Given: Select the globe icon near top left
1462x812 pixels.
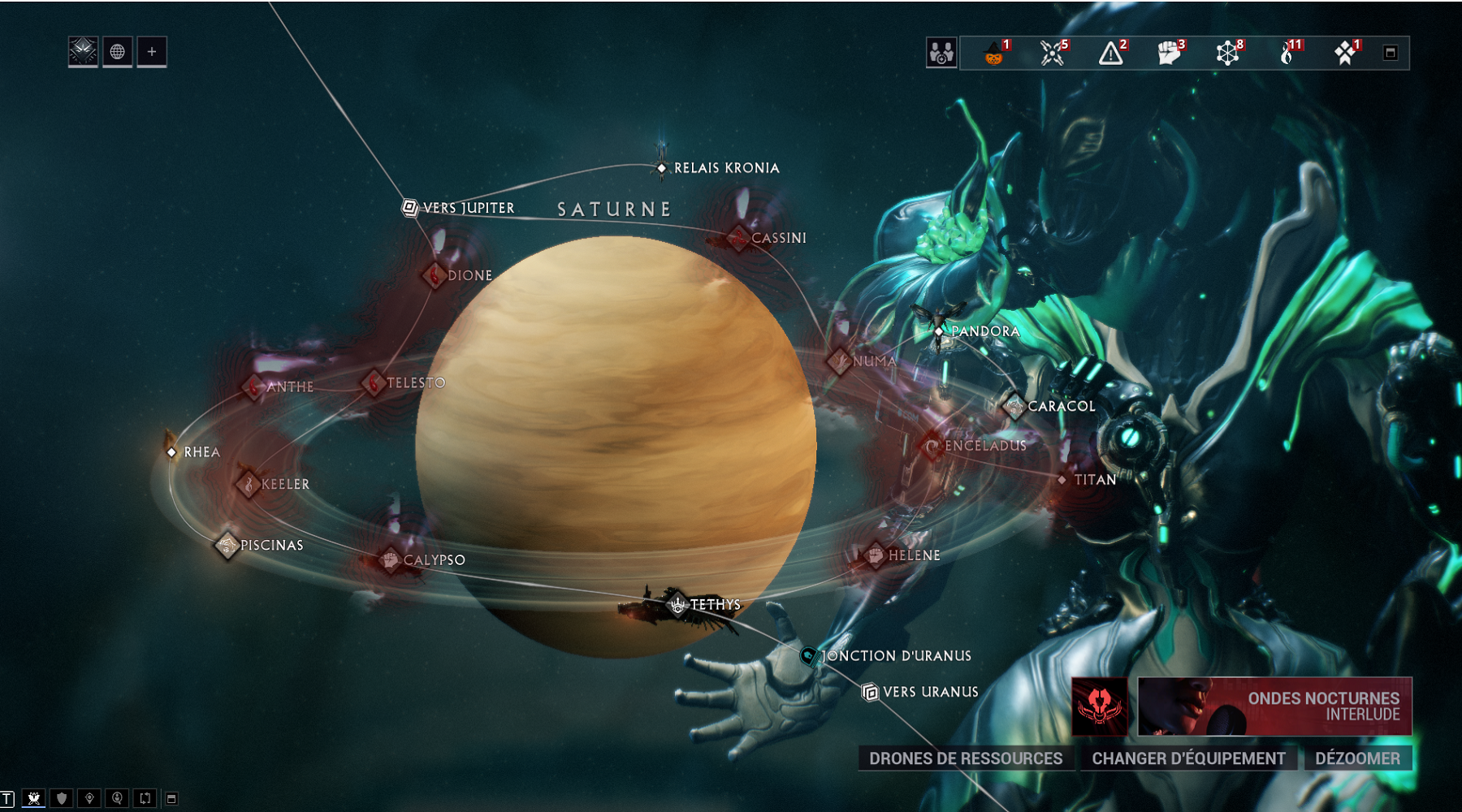Looking at the screenshot, I should 116,51.
